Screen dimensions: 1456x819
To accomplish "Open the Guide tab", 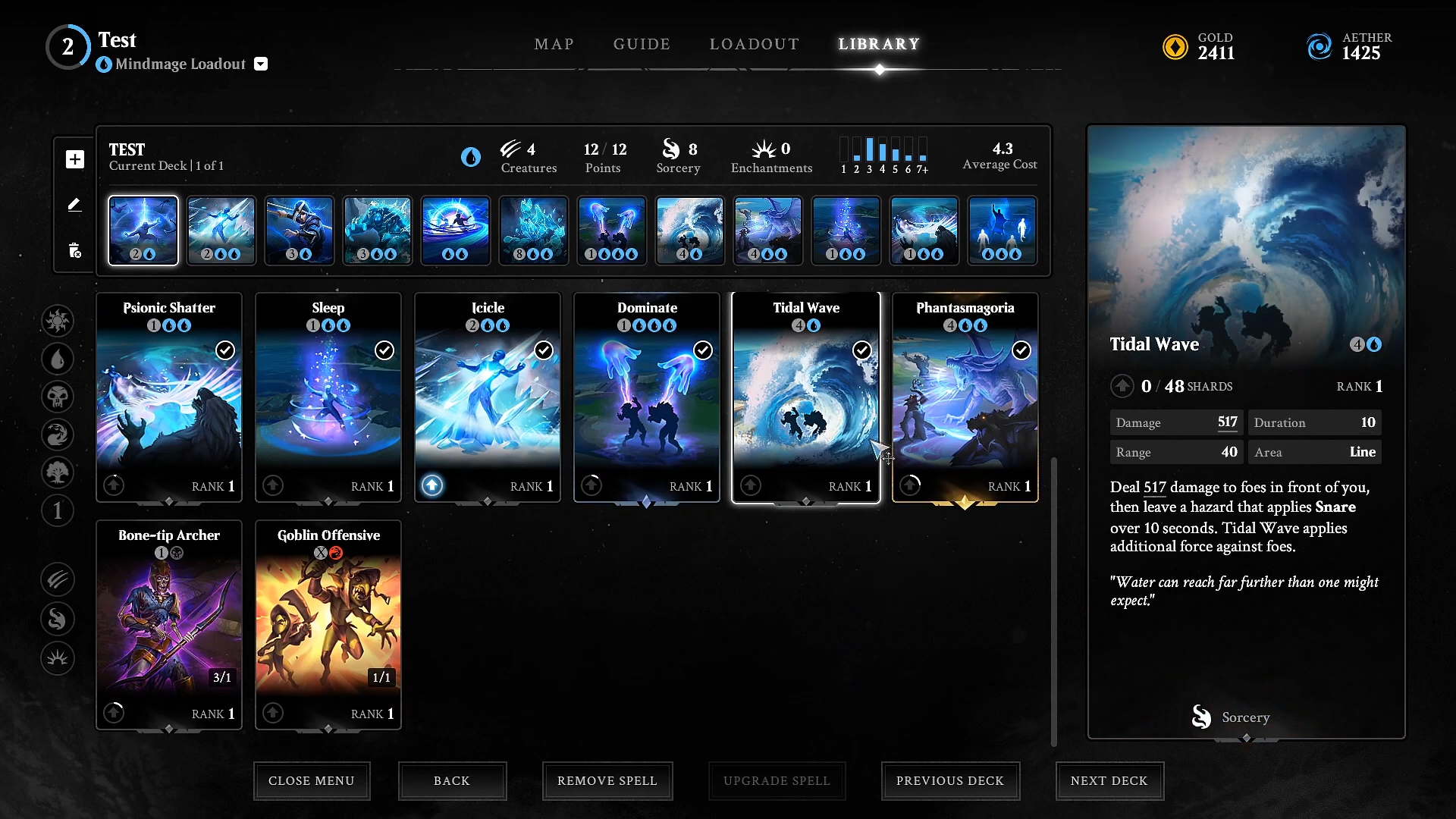I will [642, 44].
